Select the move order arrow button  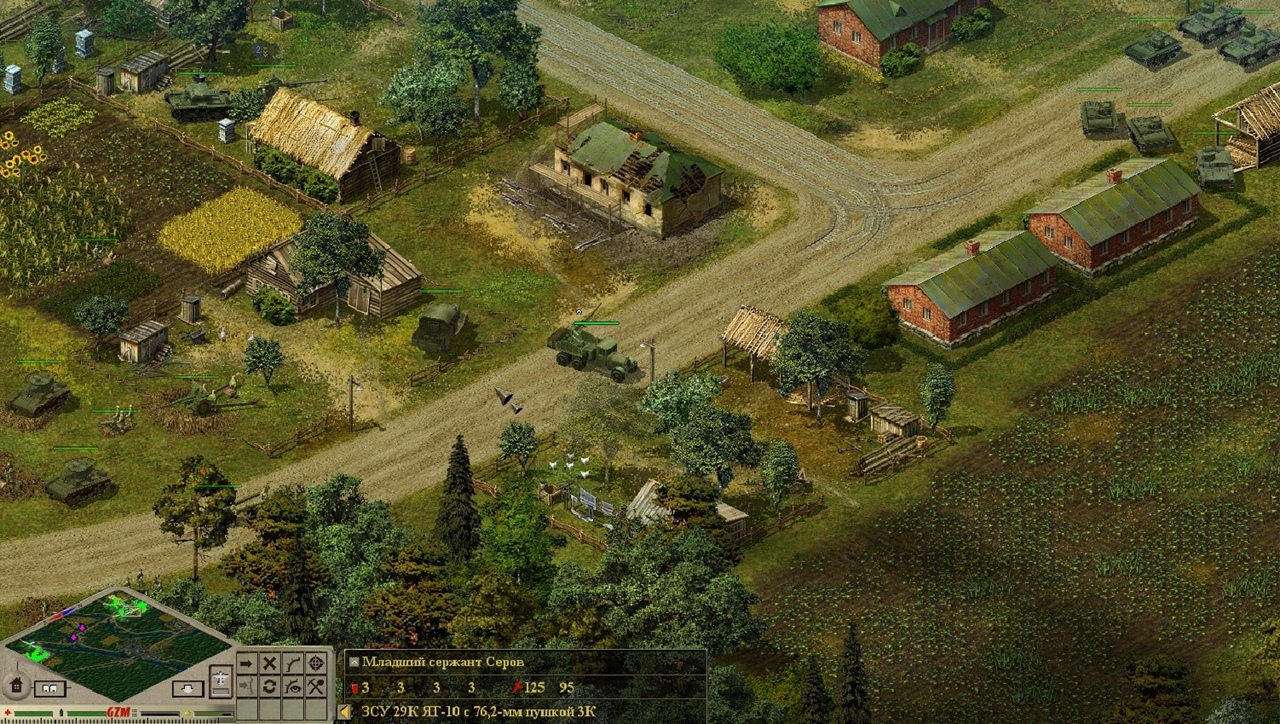point(247,663)
